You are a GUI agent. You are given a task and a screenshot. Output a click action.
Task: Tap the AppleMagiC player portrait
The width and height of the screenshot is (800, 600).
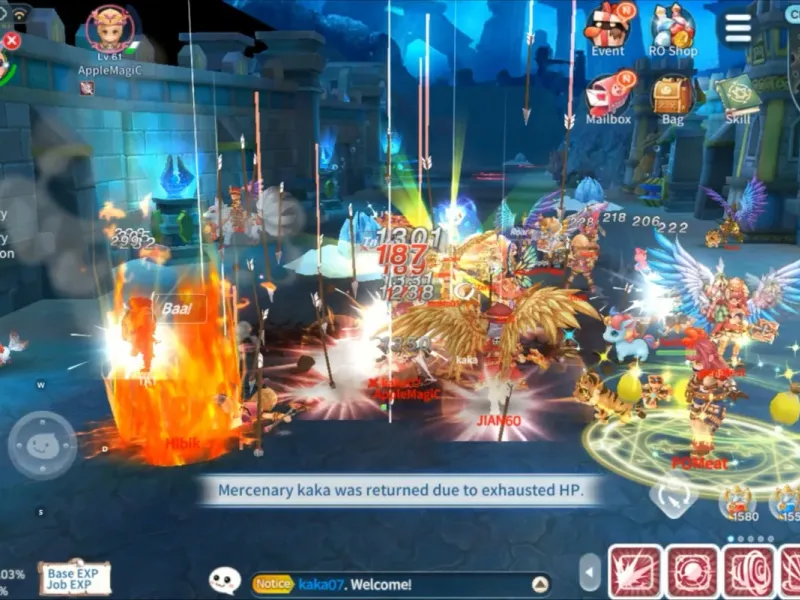(x=109, y=30)
